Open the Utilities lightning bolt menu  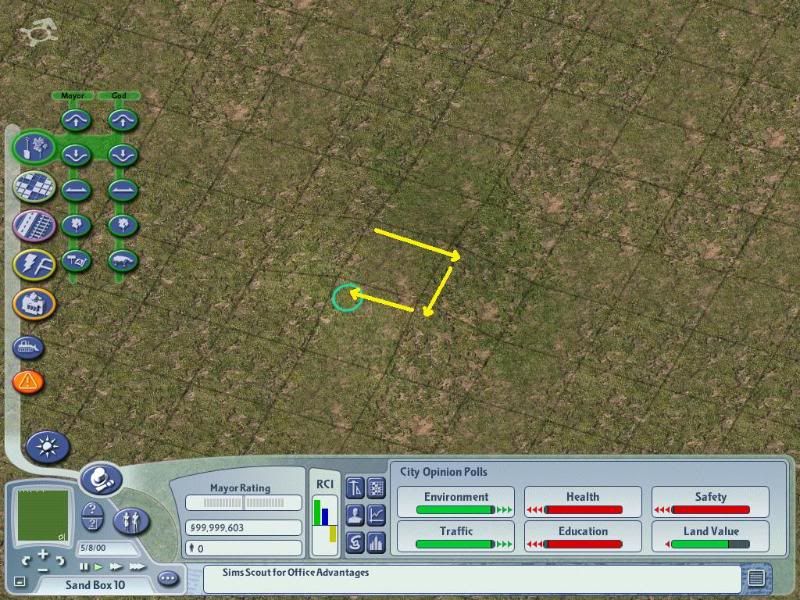[x=33, y=264]
